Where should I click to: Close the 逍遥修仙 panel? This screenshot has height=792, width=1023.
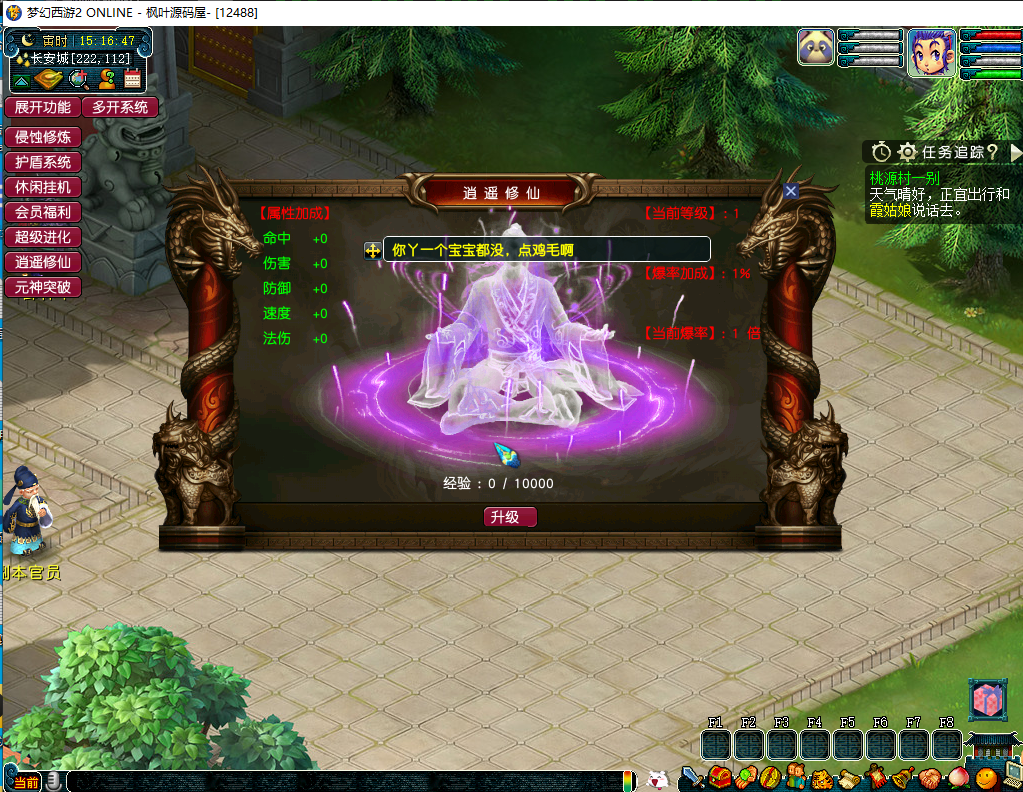pos(791,191)
